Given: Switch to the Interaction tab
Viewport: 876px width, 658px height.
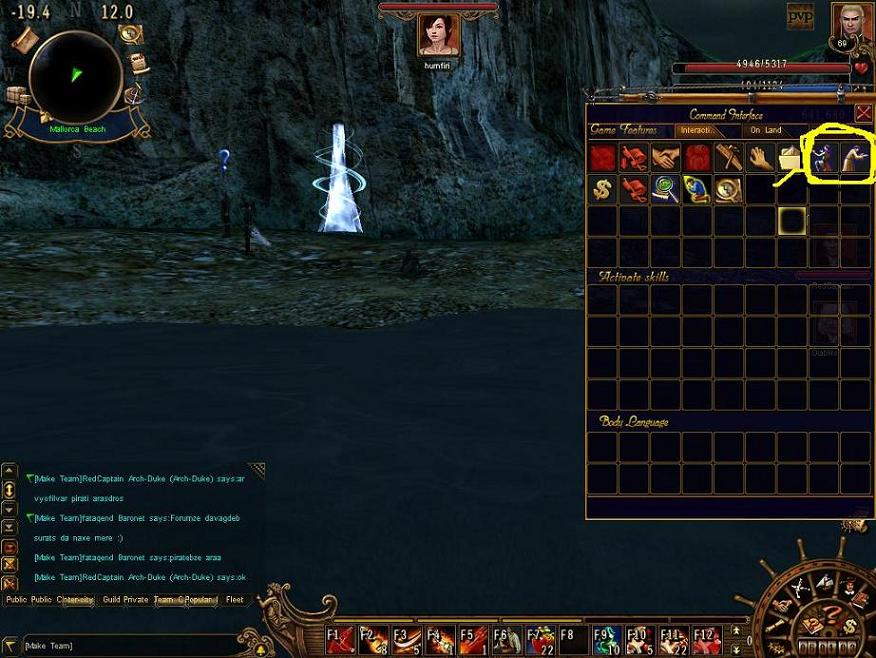Looking at the screenshot, I should tap(696, 130).
